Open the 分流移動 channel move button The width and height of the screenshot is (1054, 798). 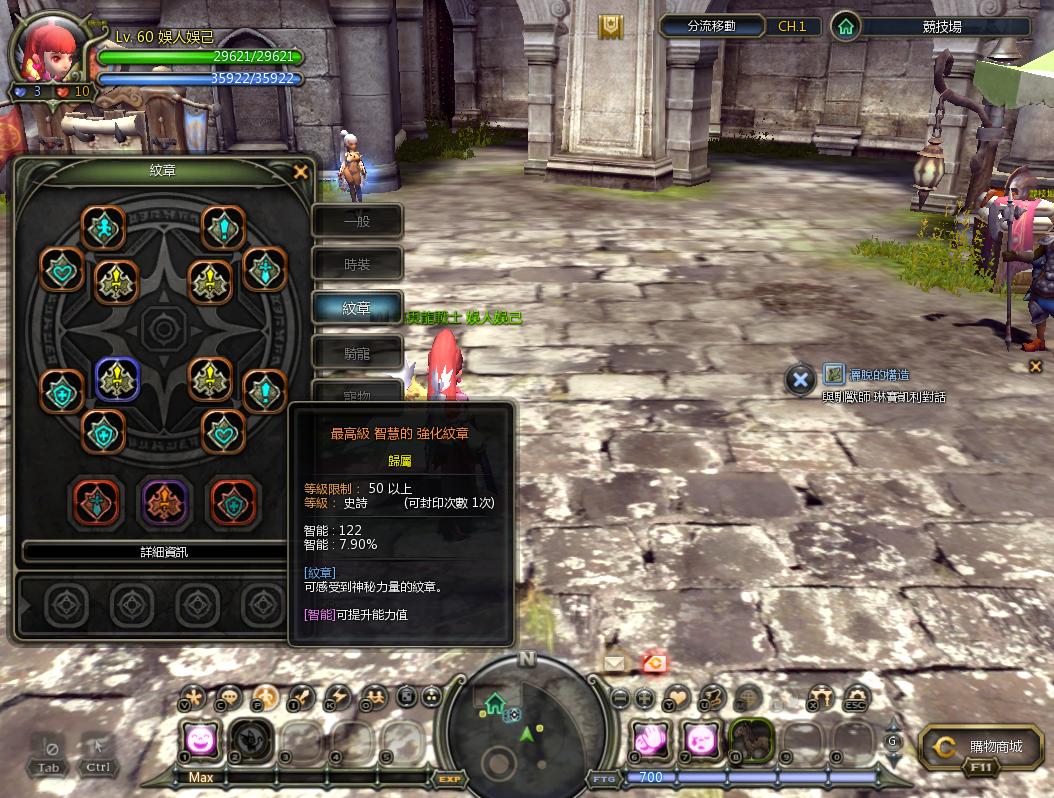point(712,27)
